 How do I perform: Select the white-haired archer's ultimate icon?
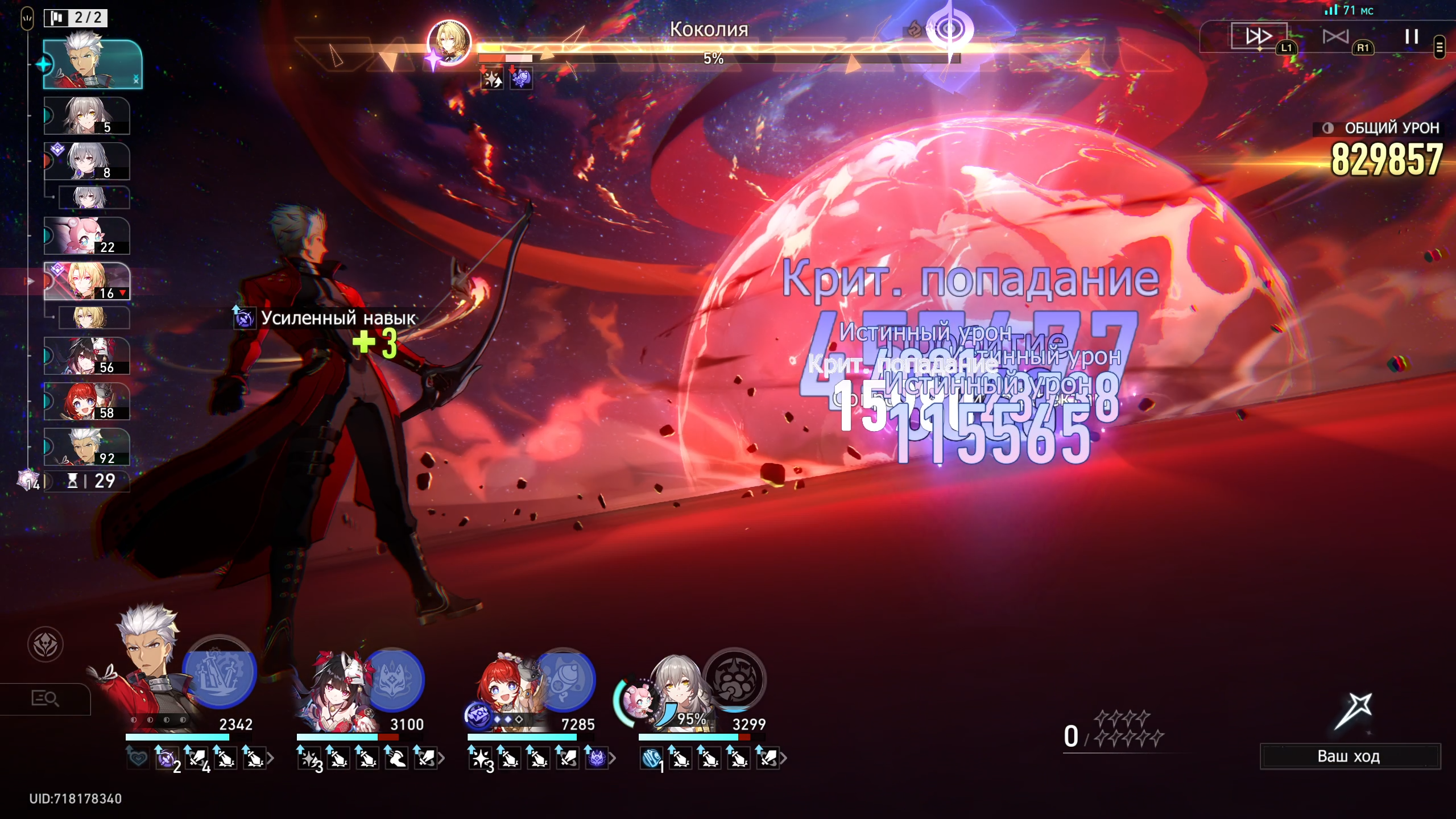click(x=220, y=672)
